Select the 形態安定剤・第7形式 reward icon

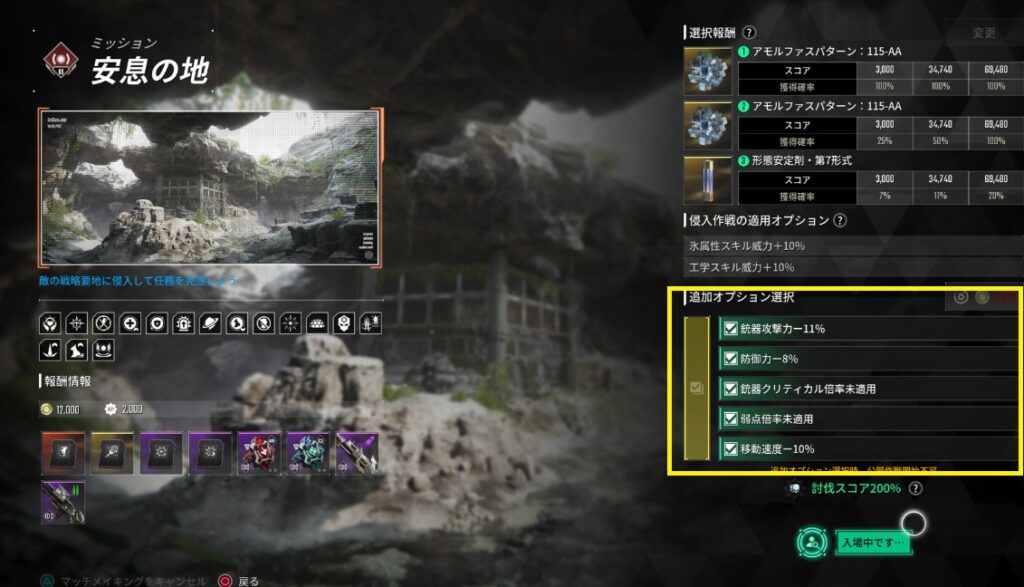pos(709,179)
